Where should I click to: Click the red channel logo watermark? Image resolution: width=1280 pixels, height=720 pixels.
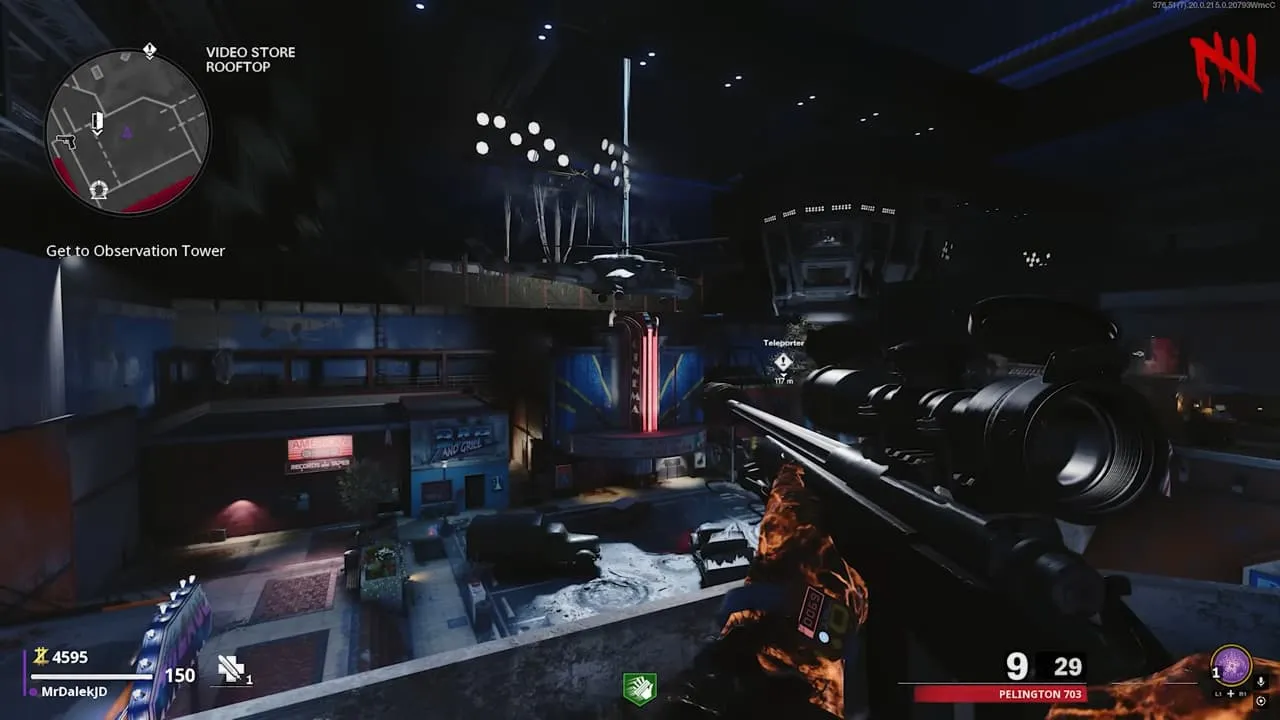pyautogui.click(x=1225, y=65)
